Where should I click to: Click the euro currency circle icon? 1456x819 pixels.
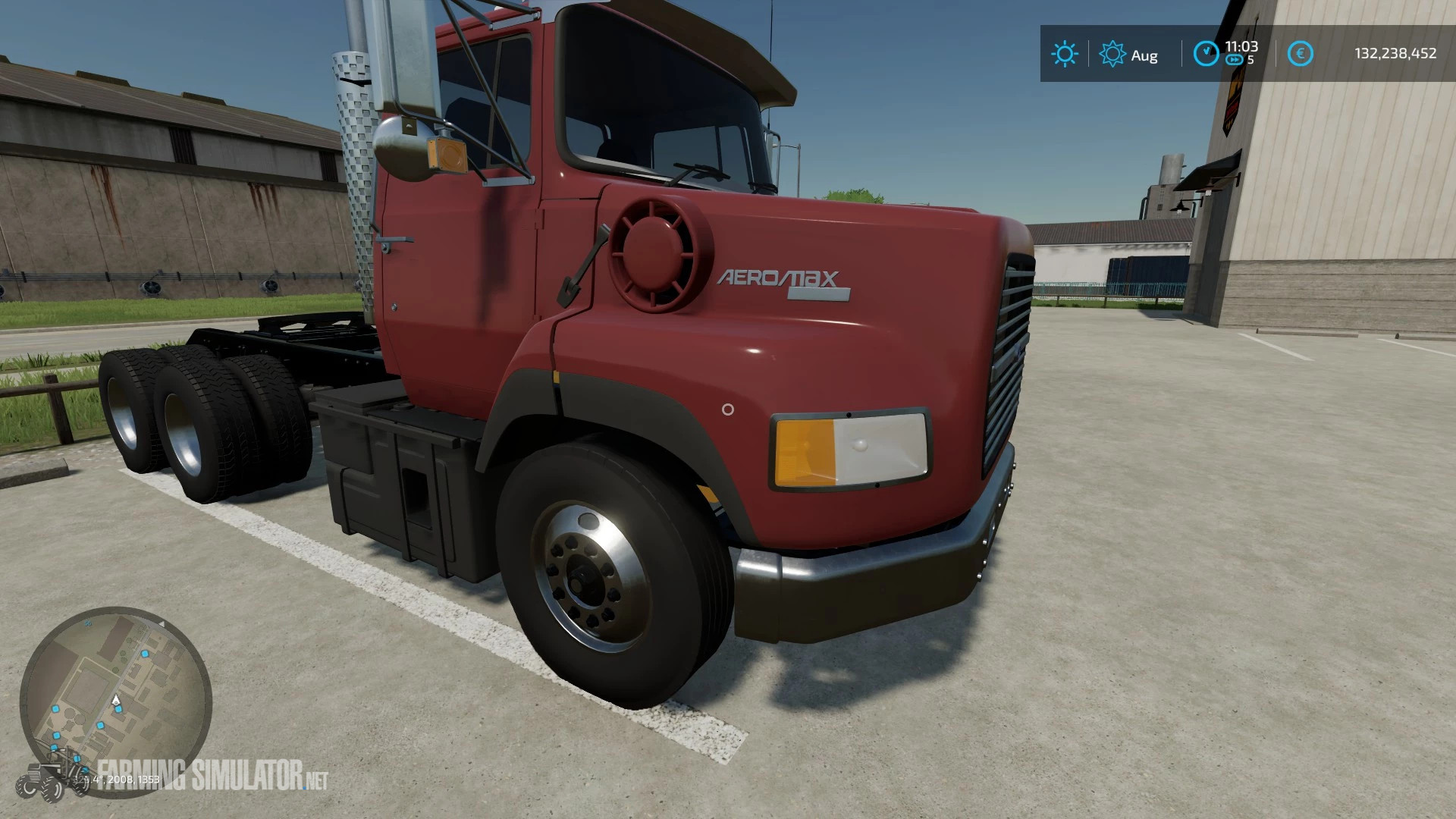point(1301,52)
